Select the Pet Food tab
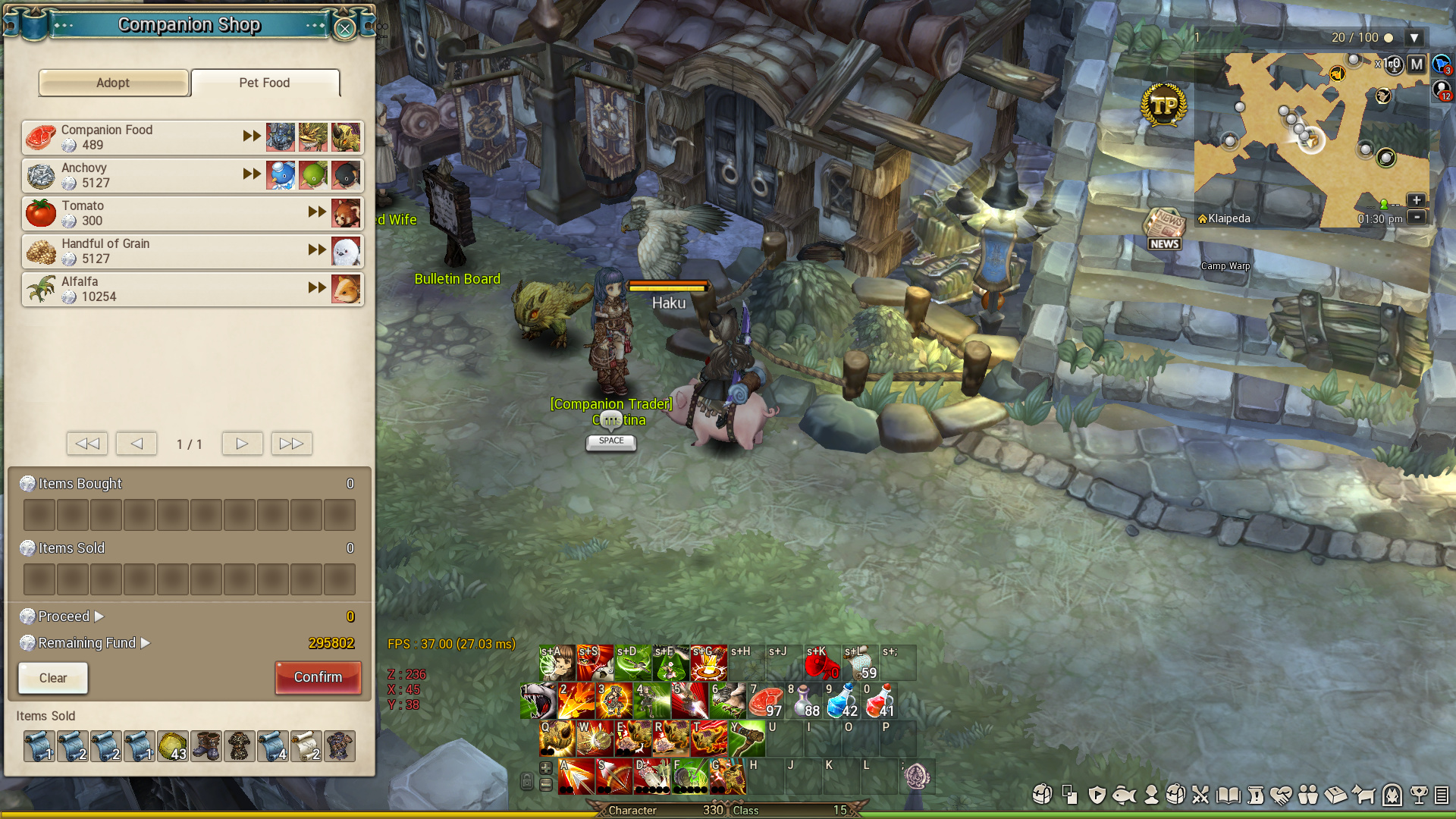The image size is (1456, 819). 265,83
